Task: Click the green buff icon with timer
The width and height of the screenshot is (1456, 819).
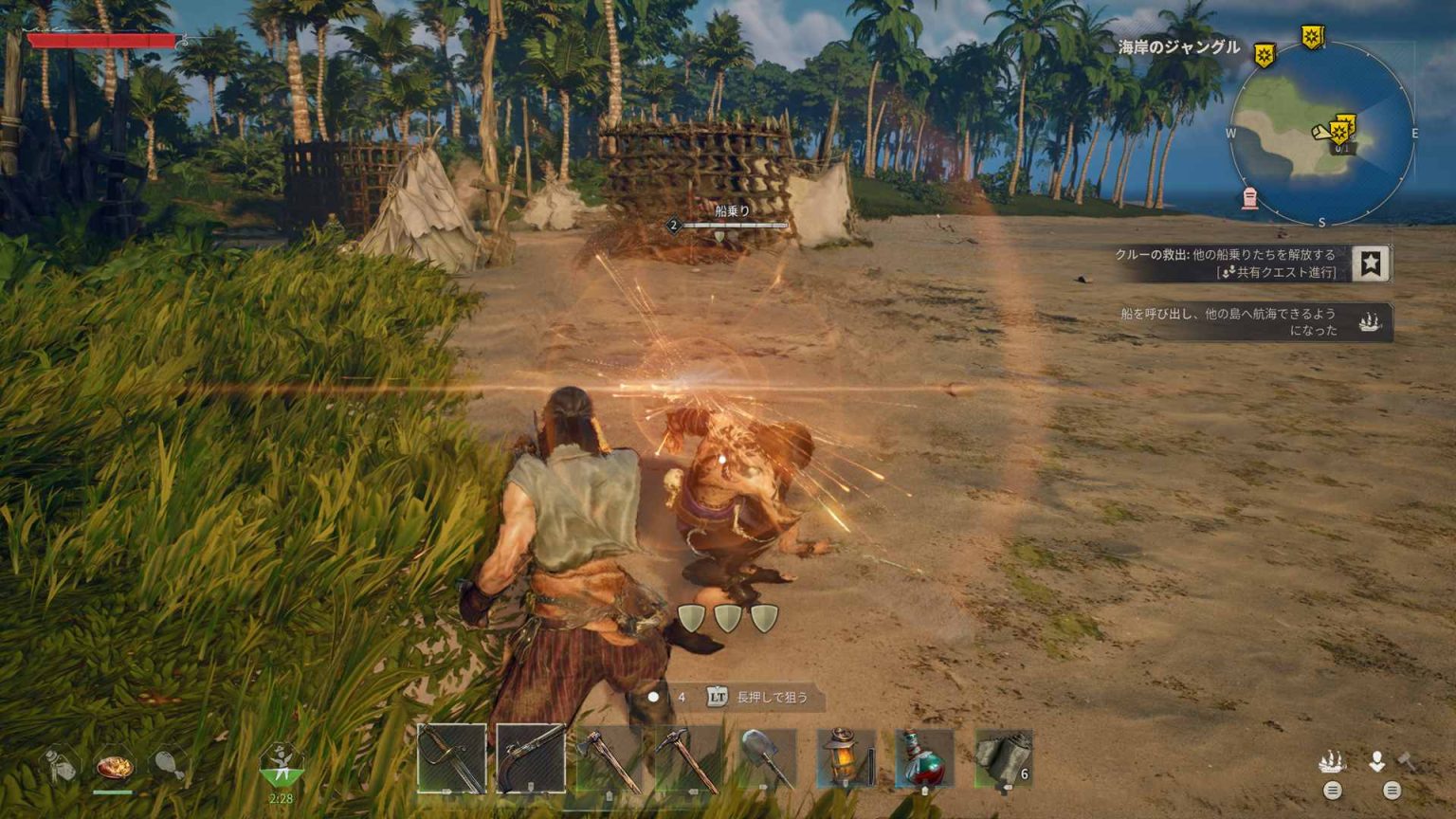Action: 281,766
